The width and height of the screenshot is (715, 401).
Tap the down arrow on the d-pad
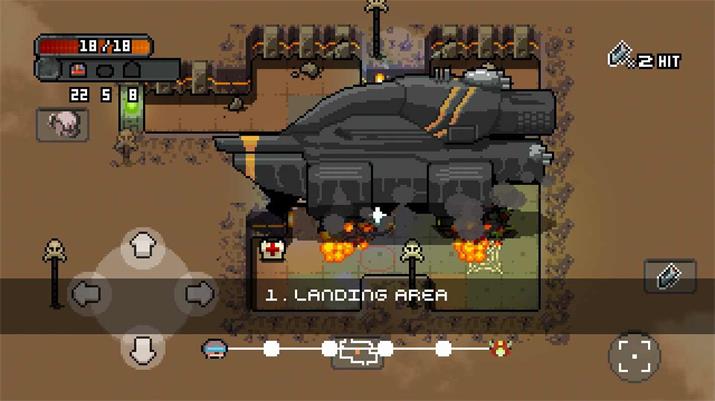point(143,346)
